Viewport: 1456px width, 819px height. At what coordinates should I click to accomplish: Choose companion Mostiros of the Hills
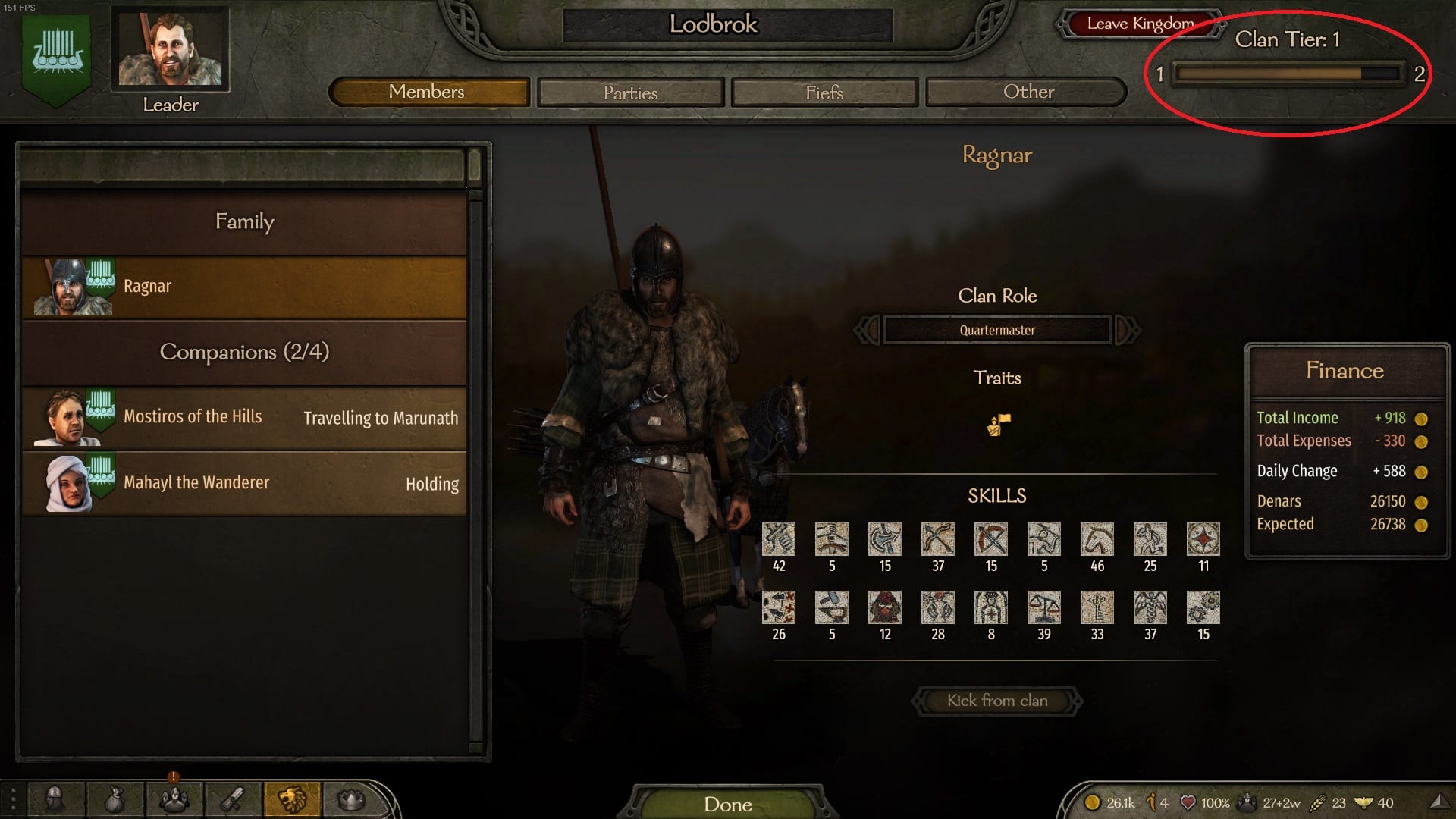pyautogui.click(x=244, y=417)
